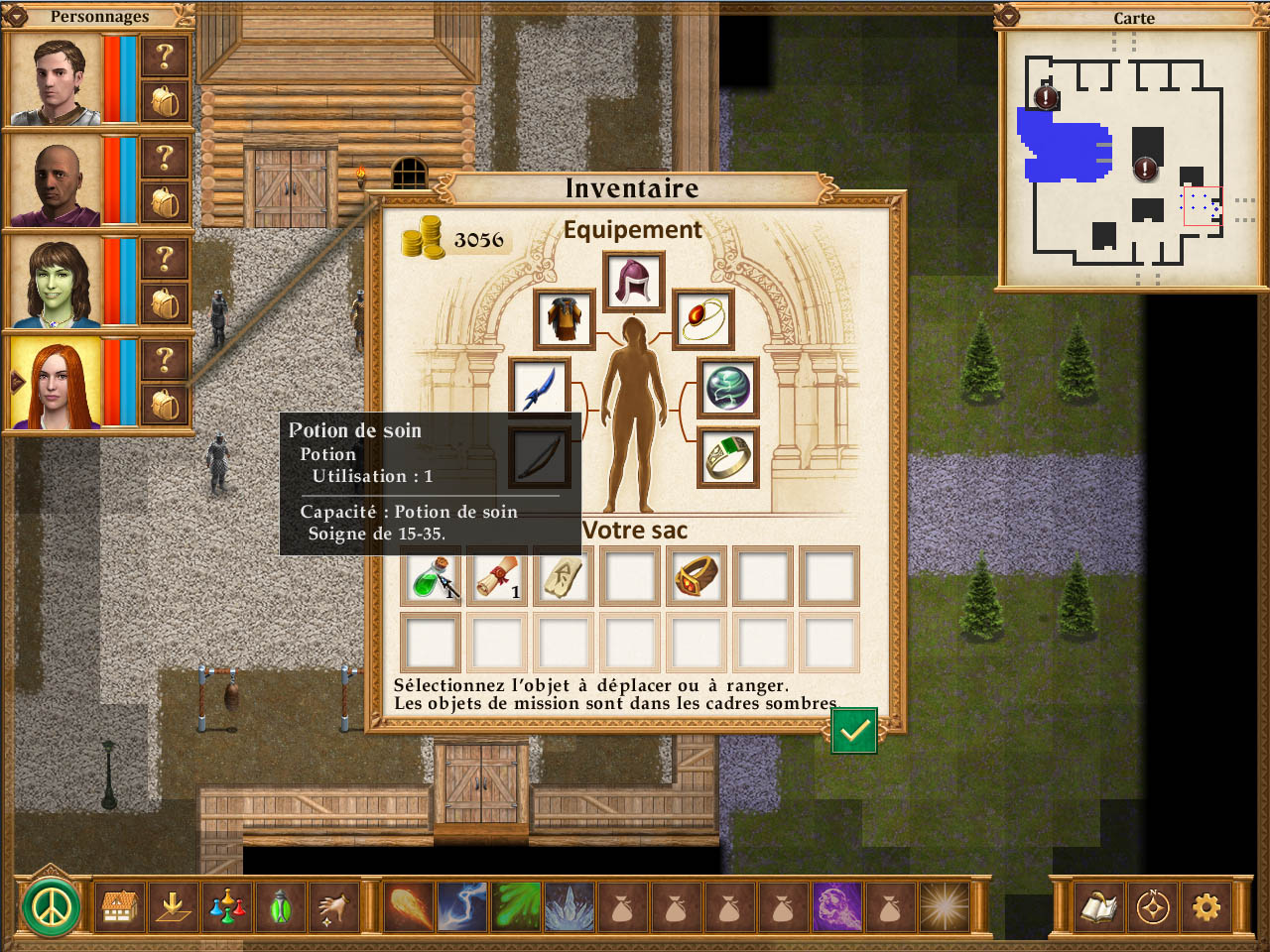This screenshot has width=1270, height=952.
Task: Select the red-gem ring in the bag
Action: click(x=697, y=576)
